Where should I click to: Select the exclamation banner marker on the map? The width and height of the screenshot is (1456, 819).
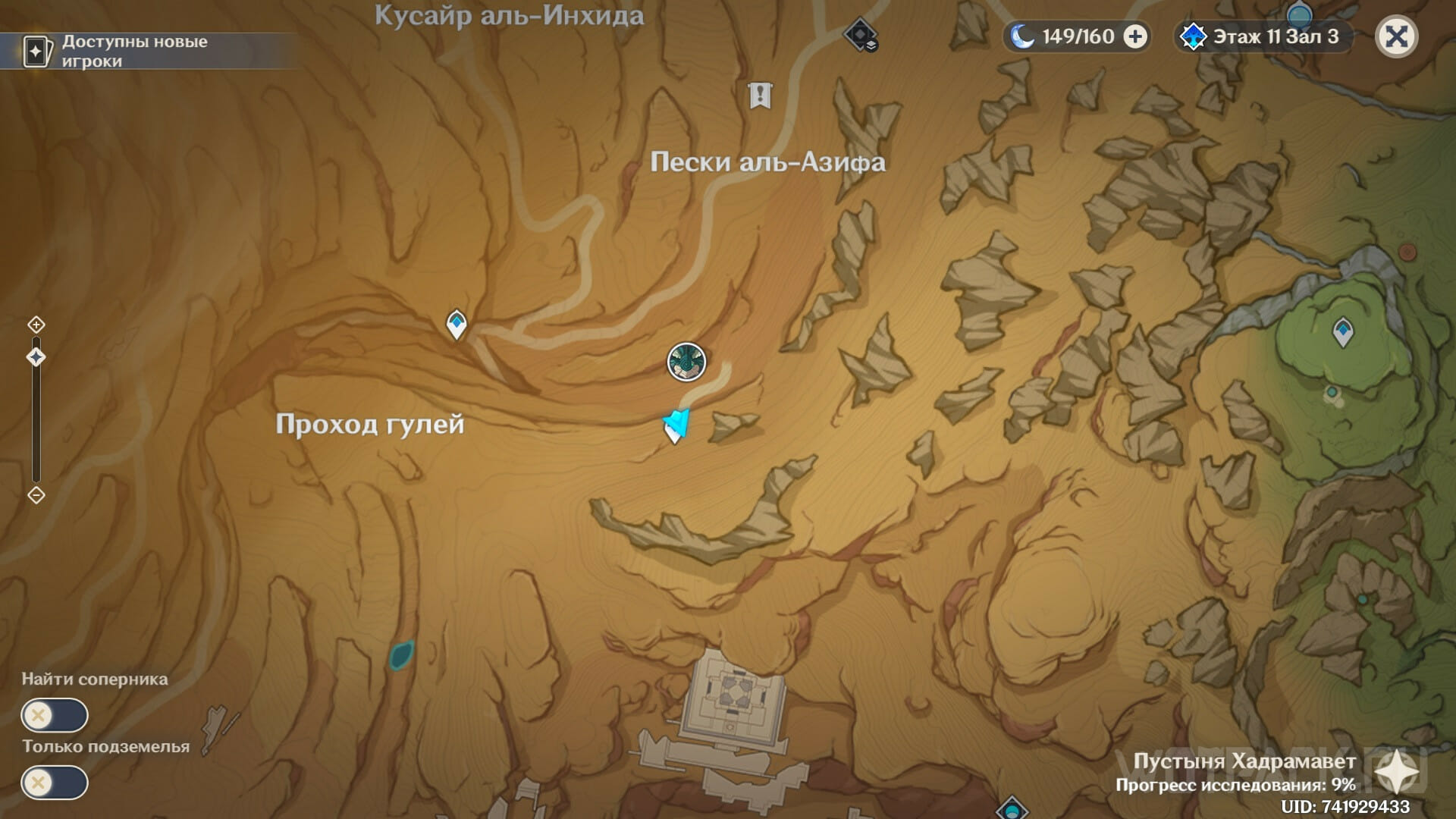point(759,96)
